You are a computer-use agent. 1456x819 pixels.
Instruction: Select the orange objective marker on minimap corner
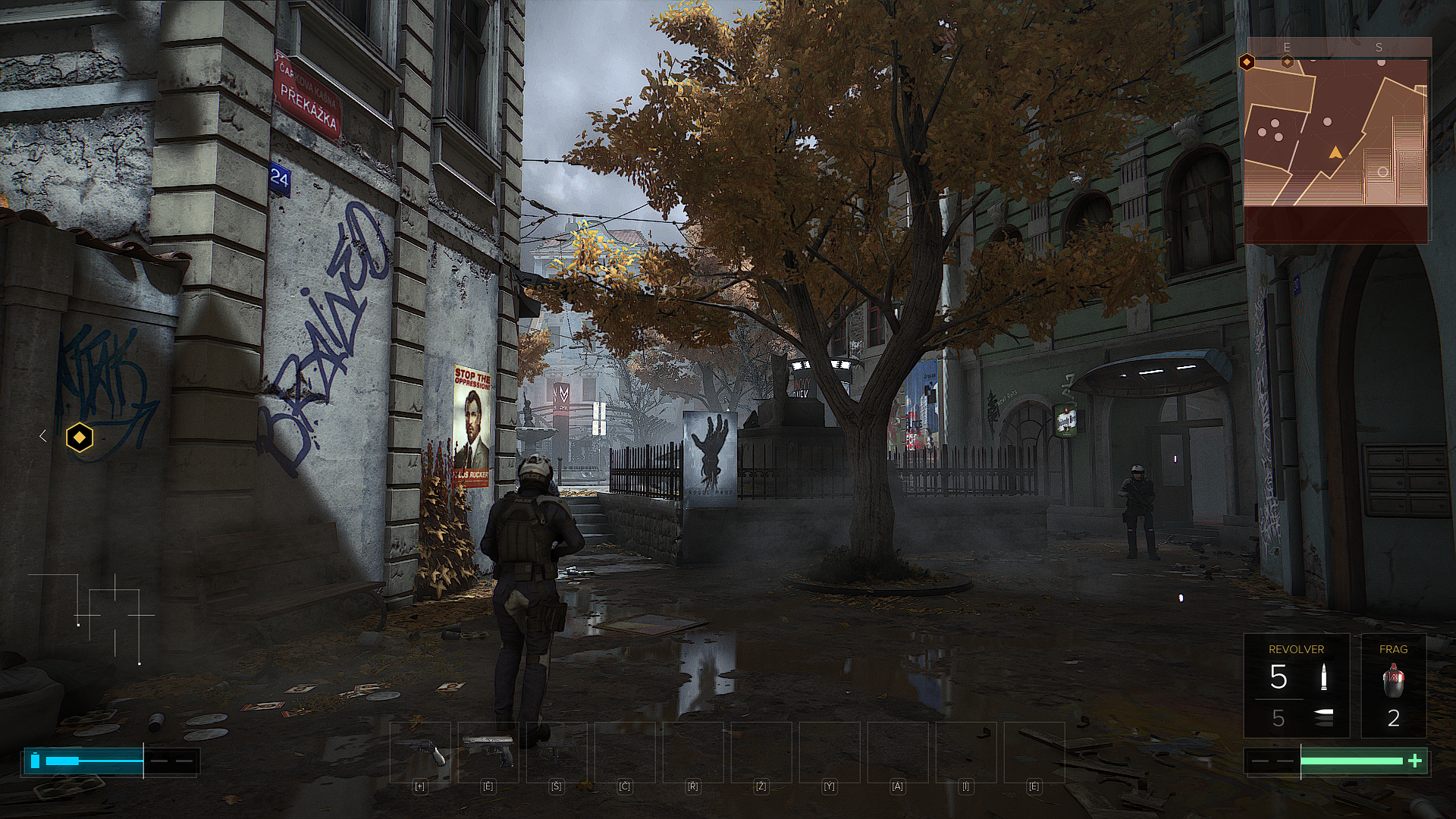pos(1247,62)
